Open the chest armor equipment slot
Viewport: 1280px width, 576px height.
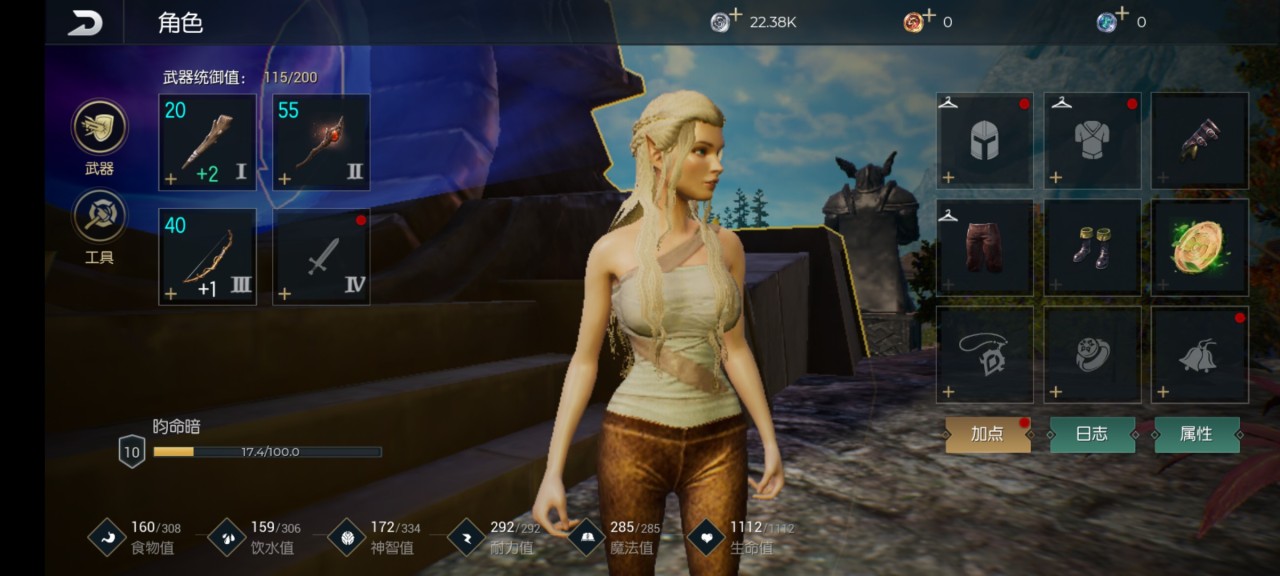click(1093, 140)
